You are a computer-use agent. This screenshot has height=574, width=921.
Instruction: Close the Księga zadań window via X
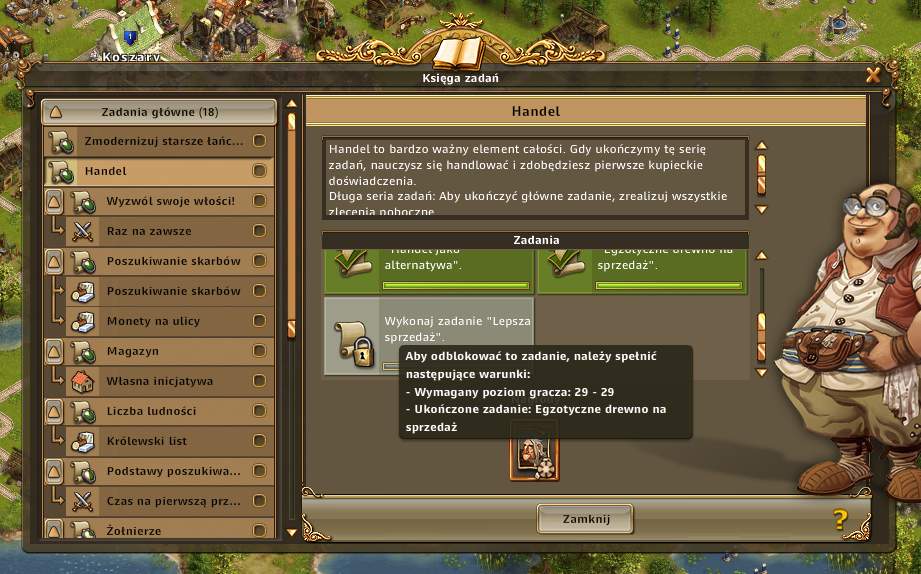click(873, 75)
